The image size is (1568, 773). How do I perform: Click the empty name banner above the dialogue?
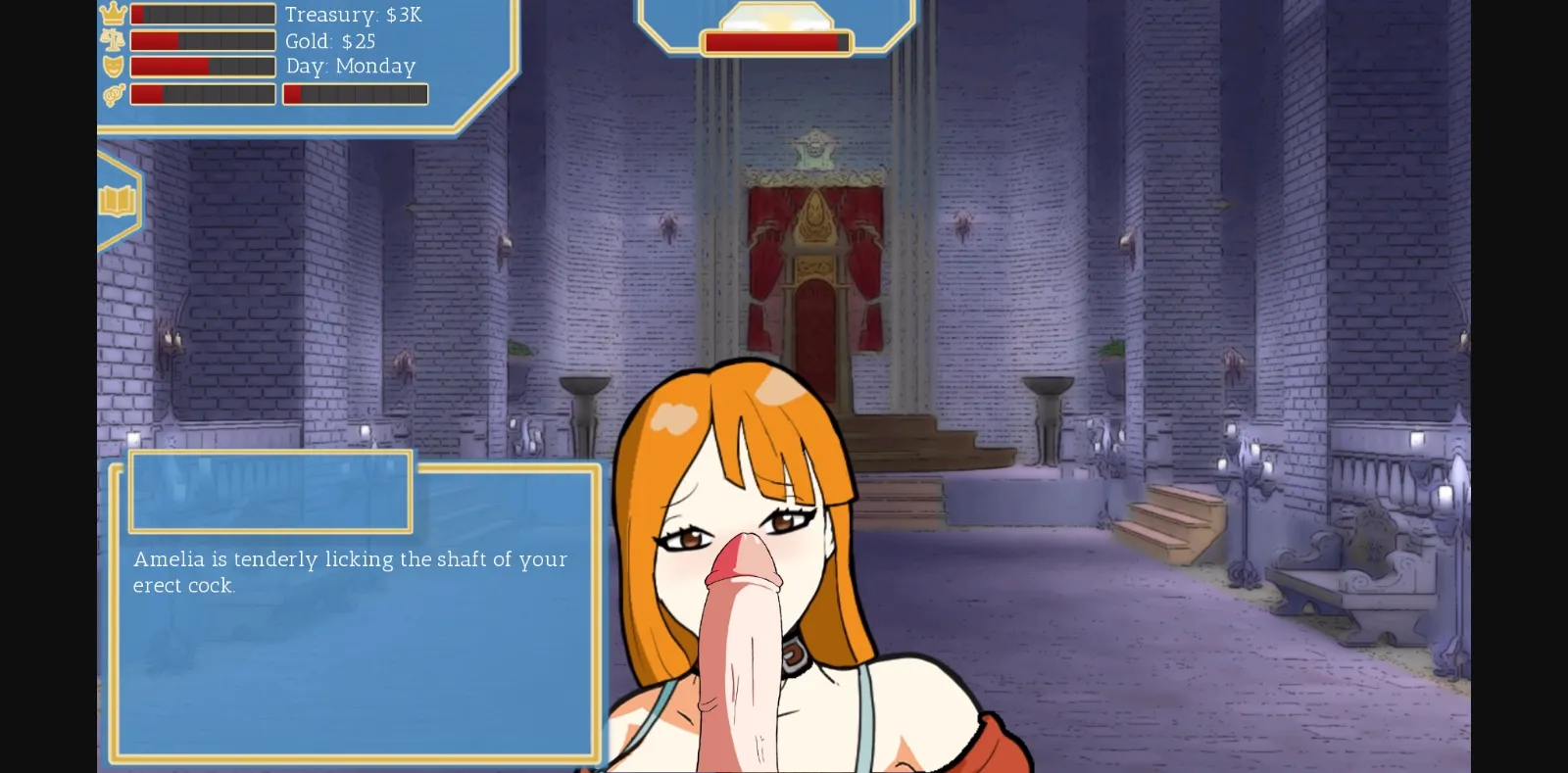(269, 492)
